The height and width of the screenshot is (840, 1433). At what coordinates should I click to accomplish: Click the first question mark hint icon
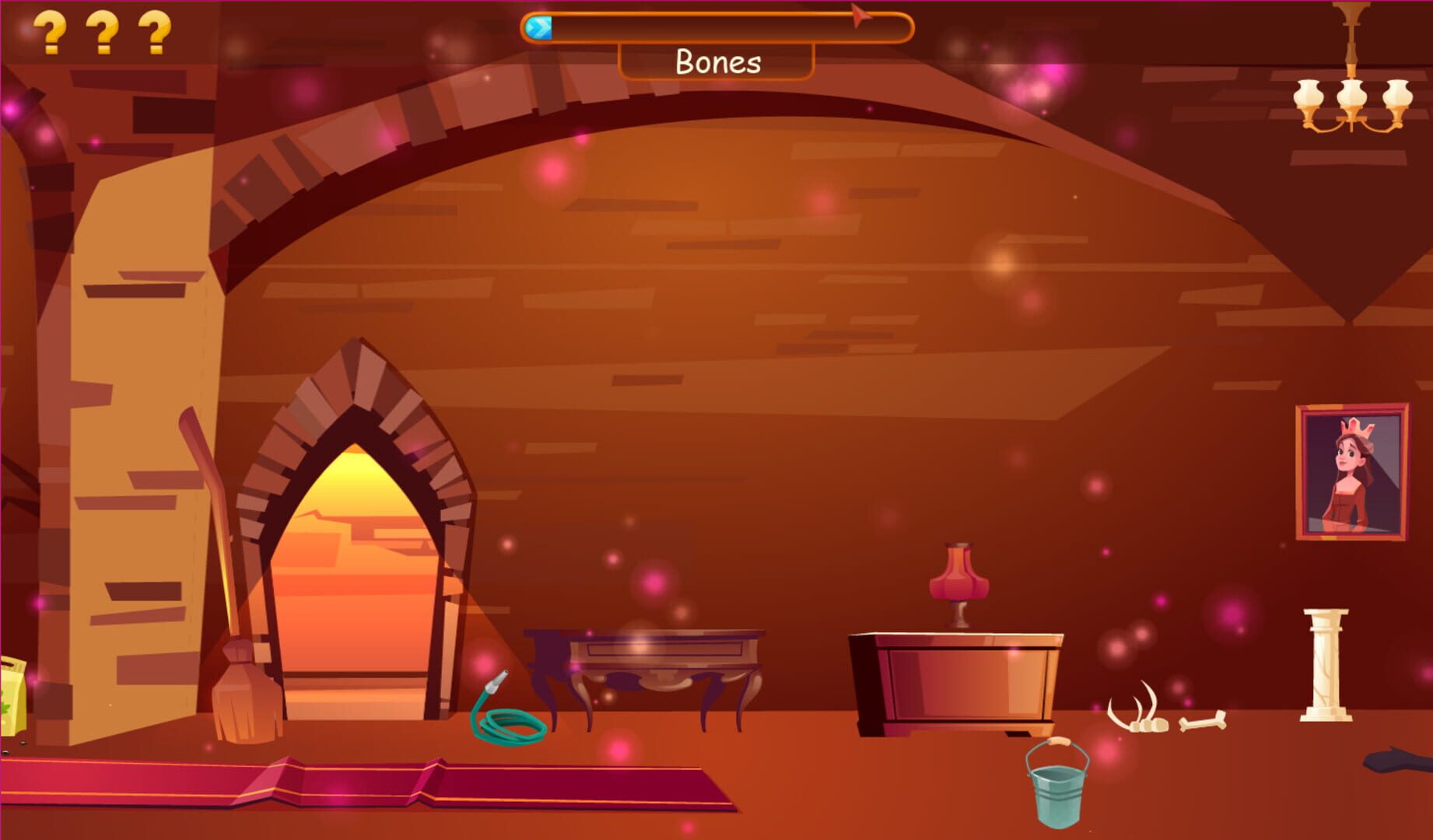coord(50,31)
